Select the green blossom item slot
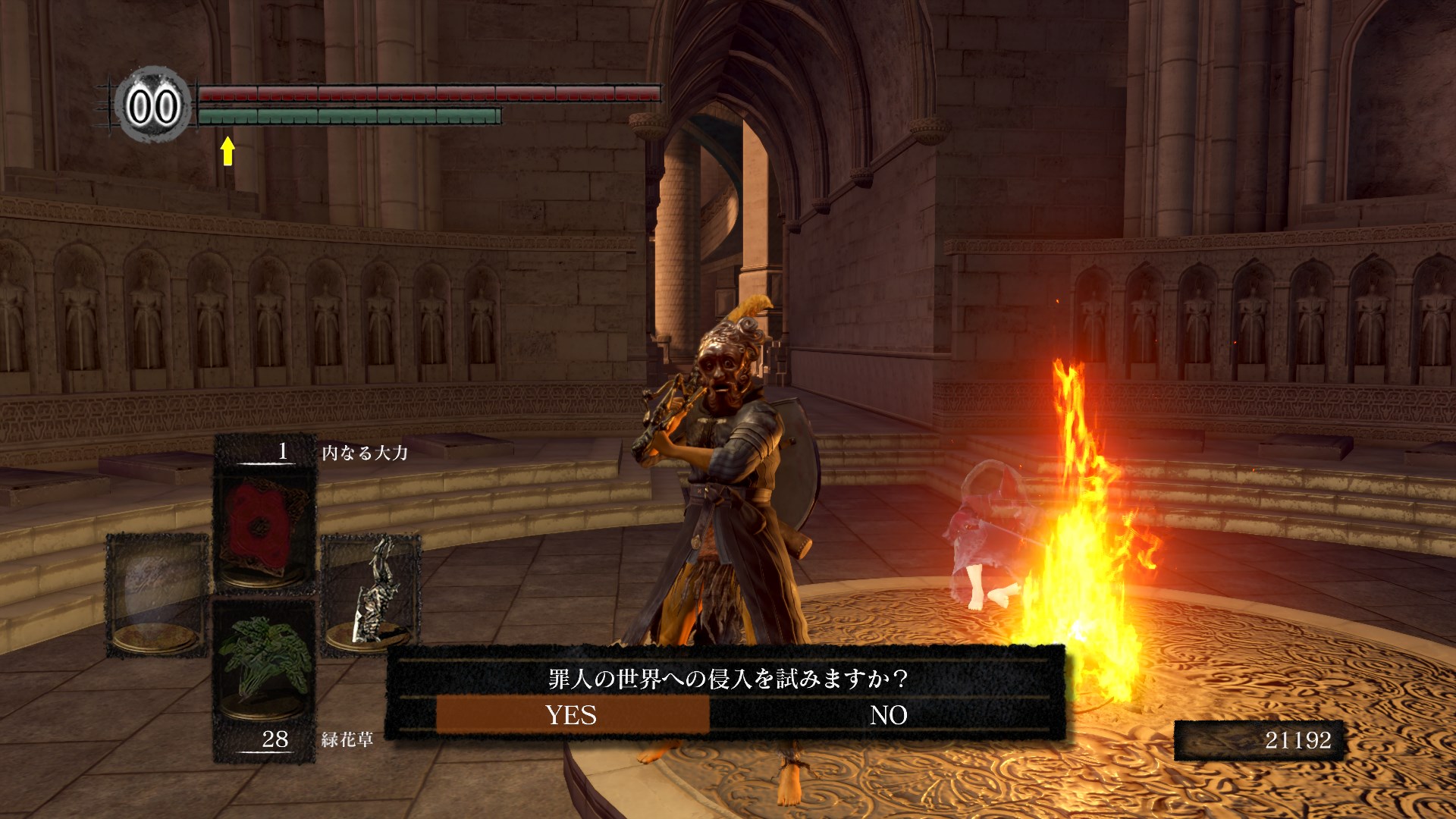This screenshot has height=819, width=1456. pos(264,666)
